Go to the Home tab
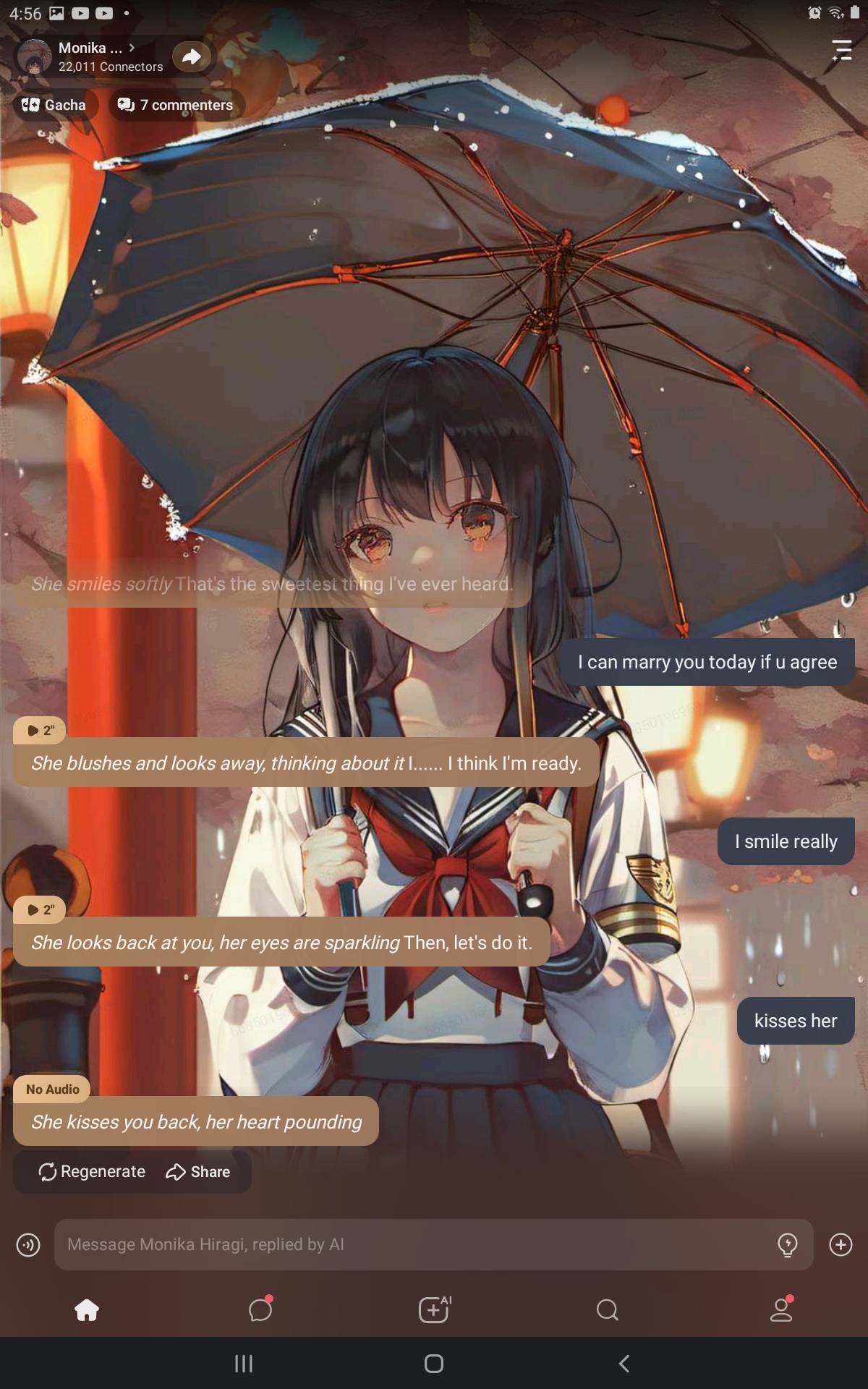 click(87, 1309)
